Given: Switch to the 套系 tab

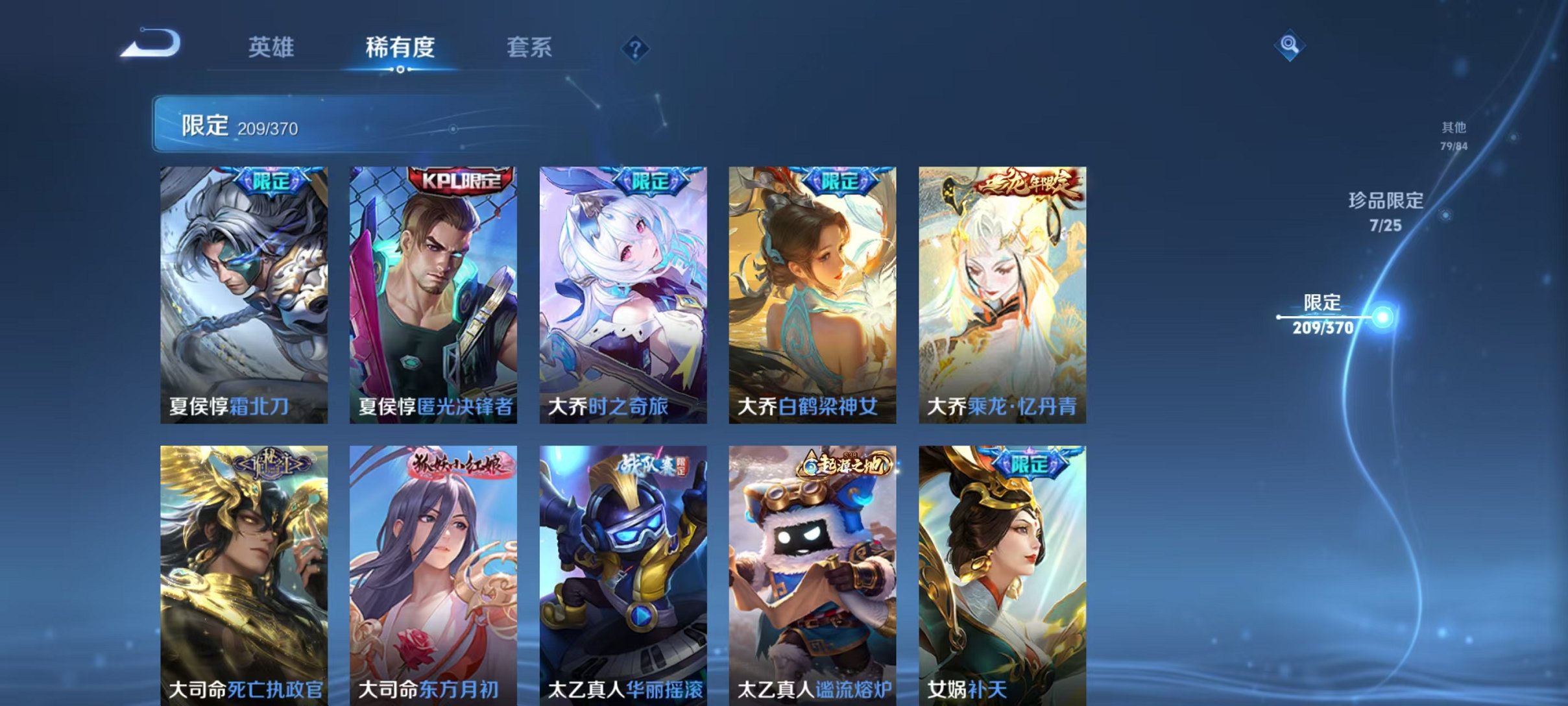Looking at the screenshot, I should tap(529, 47).
